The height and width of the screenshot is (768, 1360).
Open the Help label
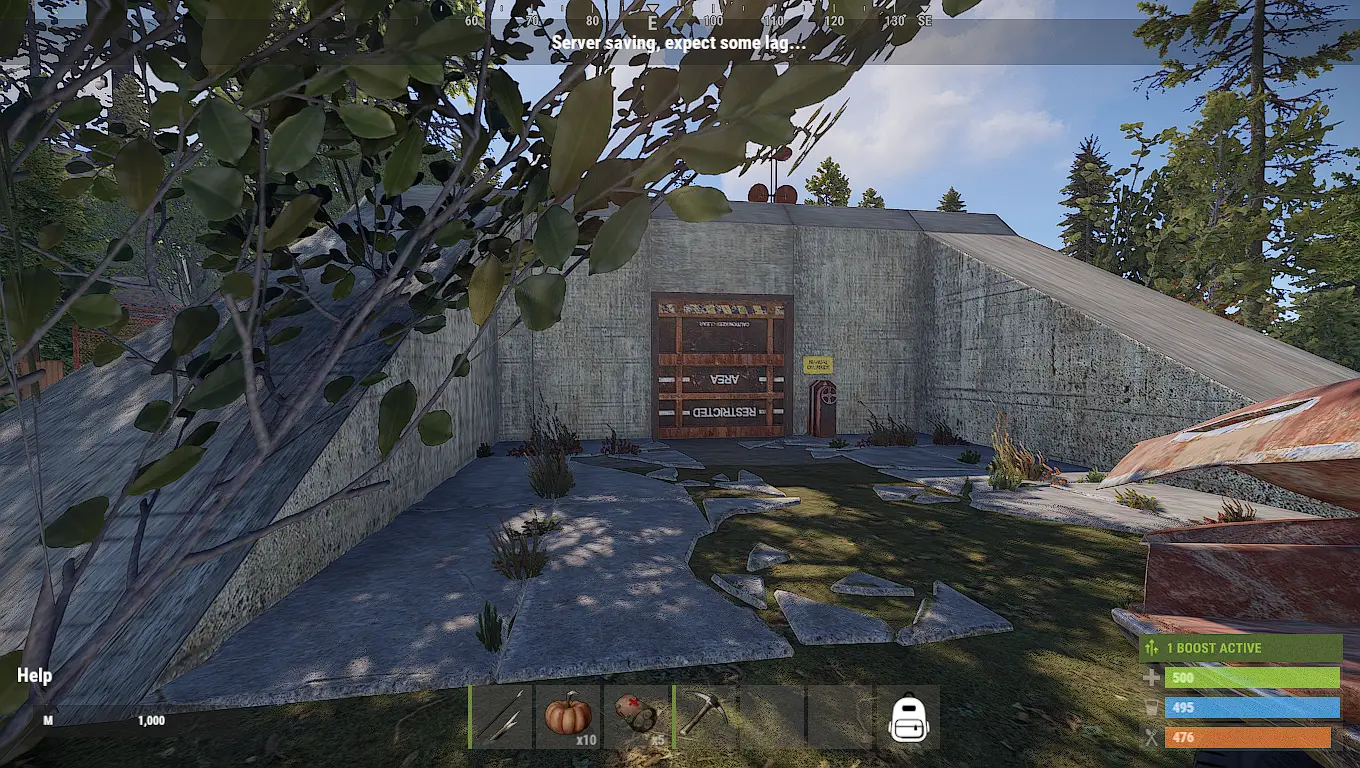pos(35,676)
